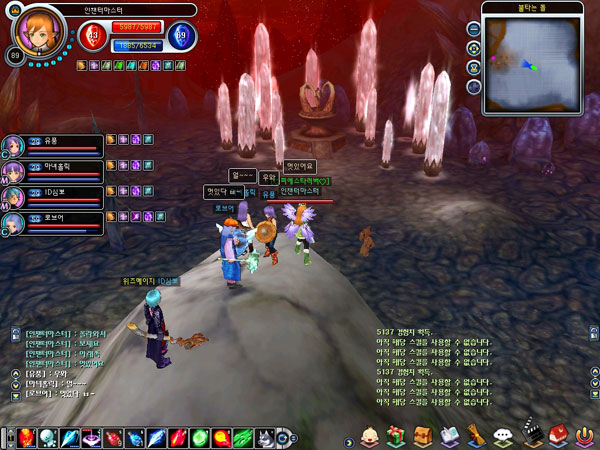
Task: Open the spellbook skills icon
Action: pyautogui.click(x=449, y=437)
